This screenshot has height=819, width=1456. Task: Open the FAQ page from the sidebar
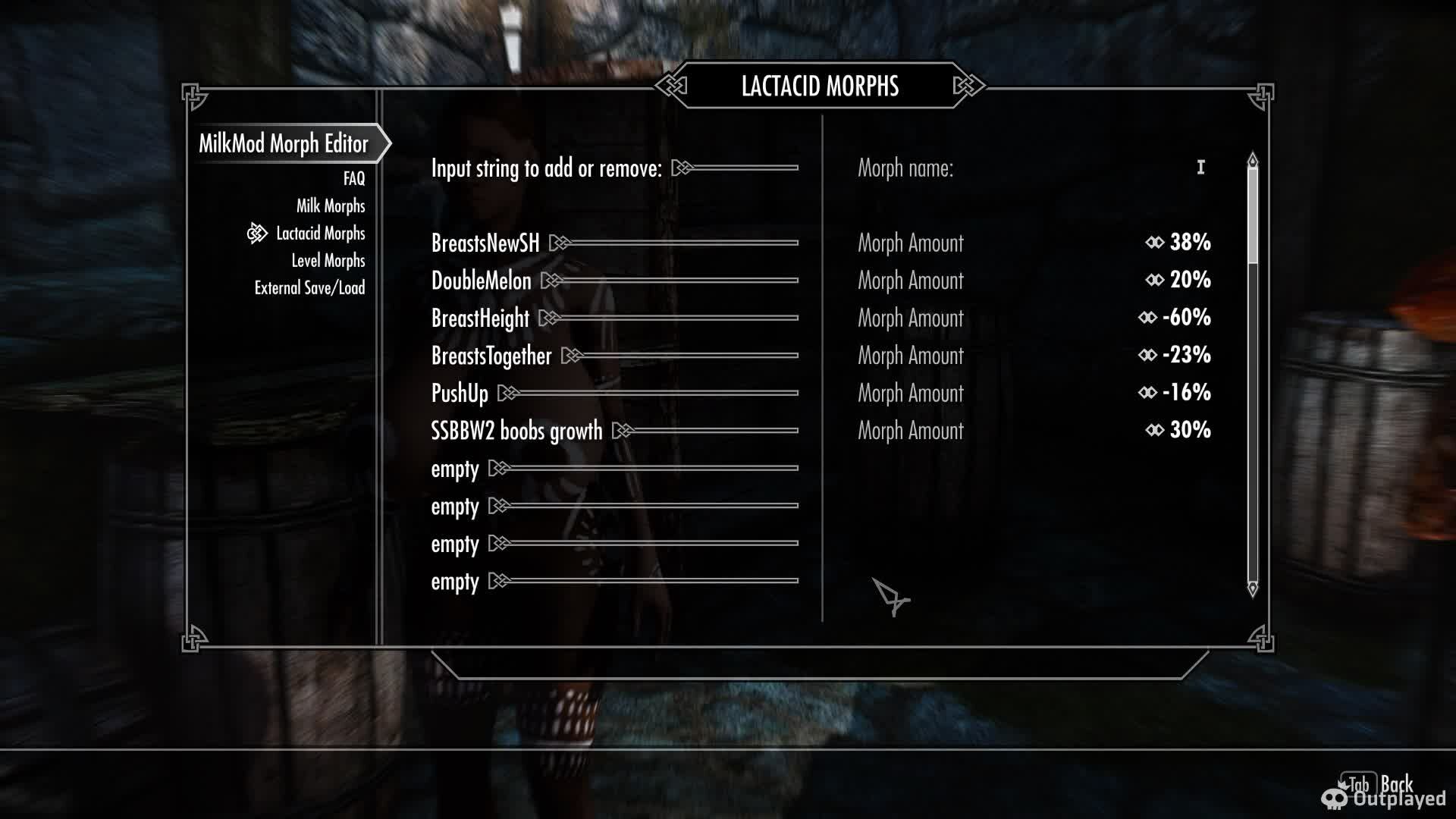click(353, 179)
